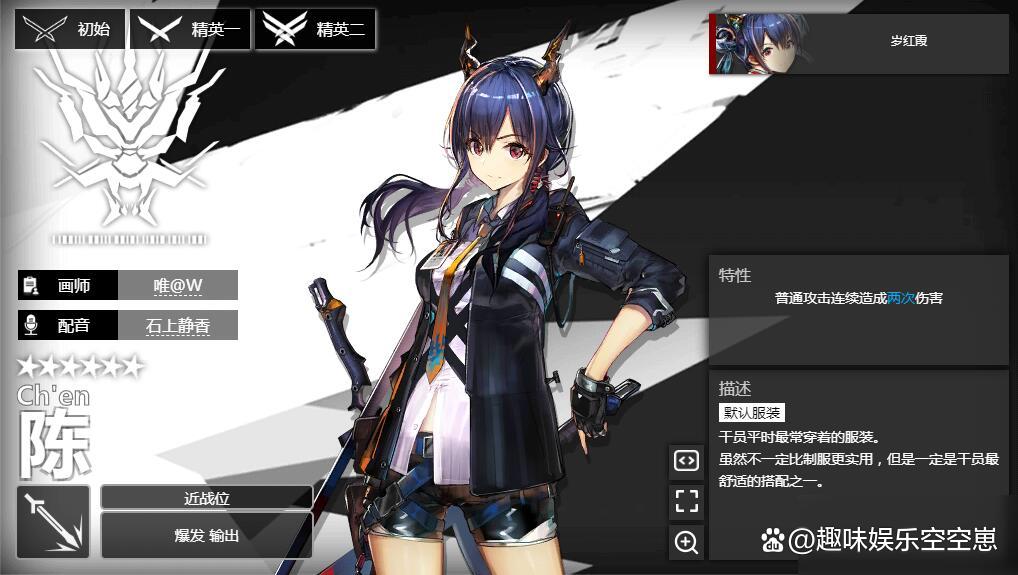
Task: Select the 爆发 输出 tag button
Action: click(x=207, y=535)
